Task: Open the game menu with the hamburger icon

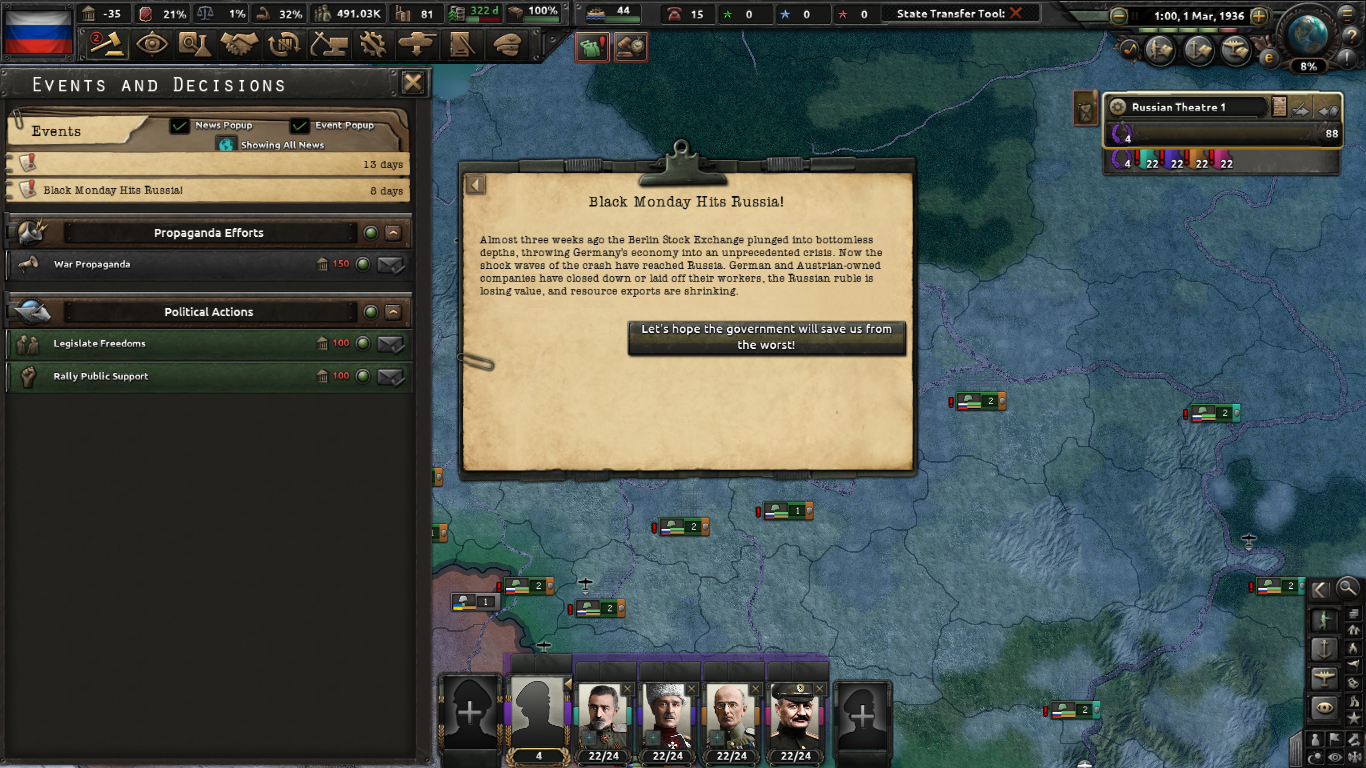Action: [1345, 14]
